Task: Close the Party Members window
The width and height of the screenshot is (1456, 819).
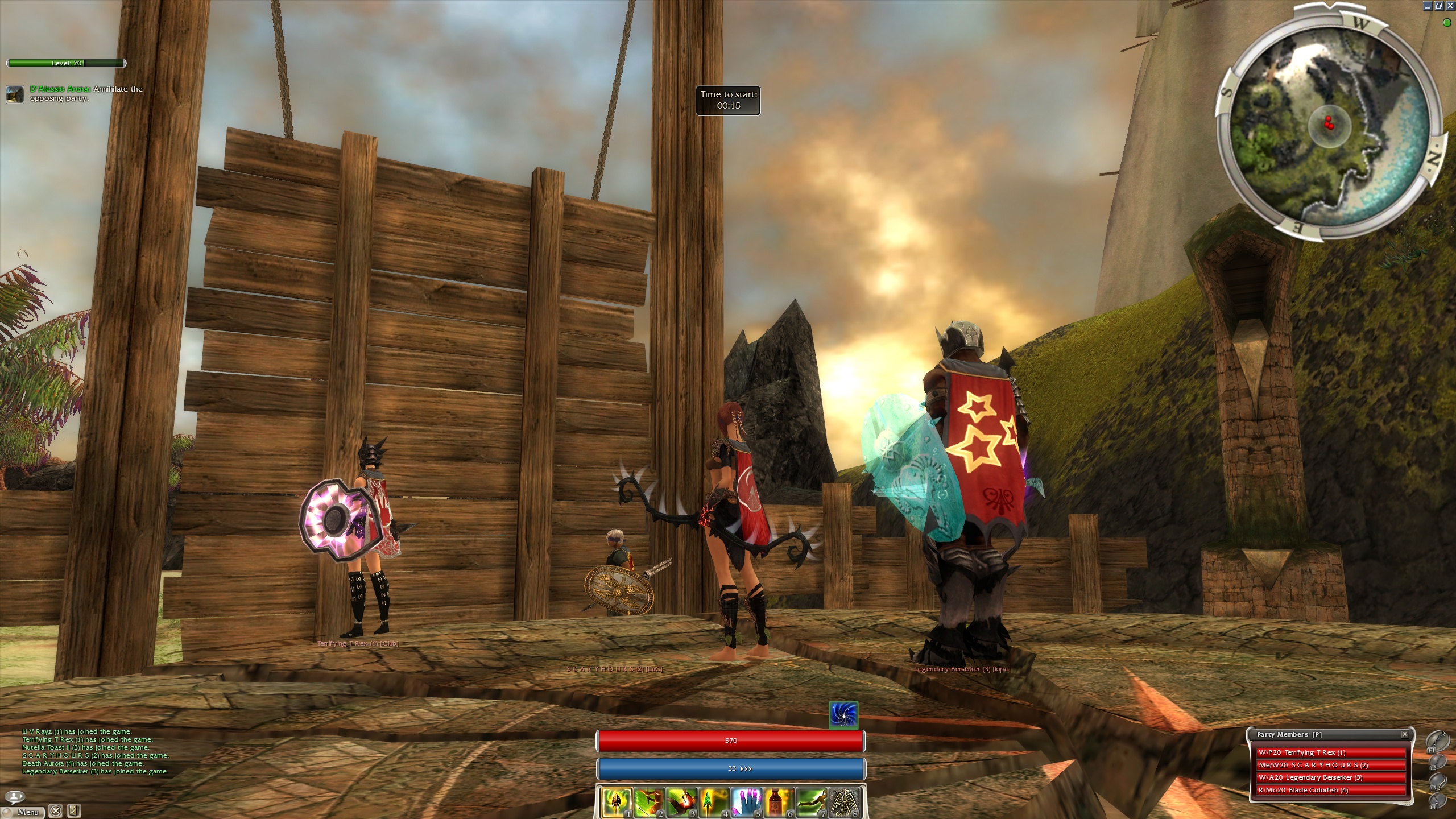Action: click(x=1404, y=734)
